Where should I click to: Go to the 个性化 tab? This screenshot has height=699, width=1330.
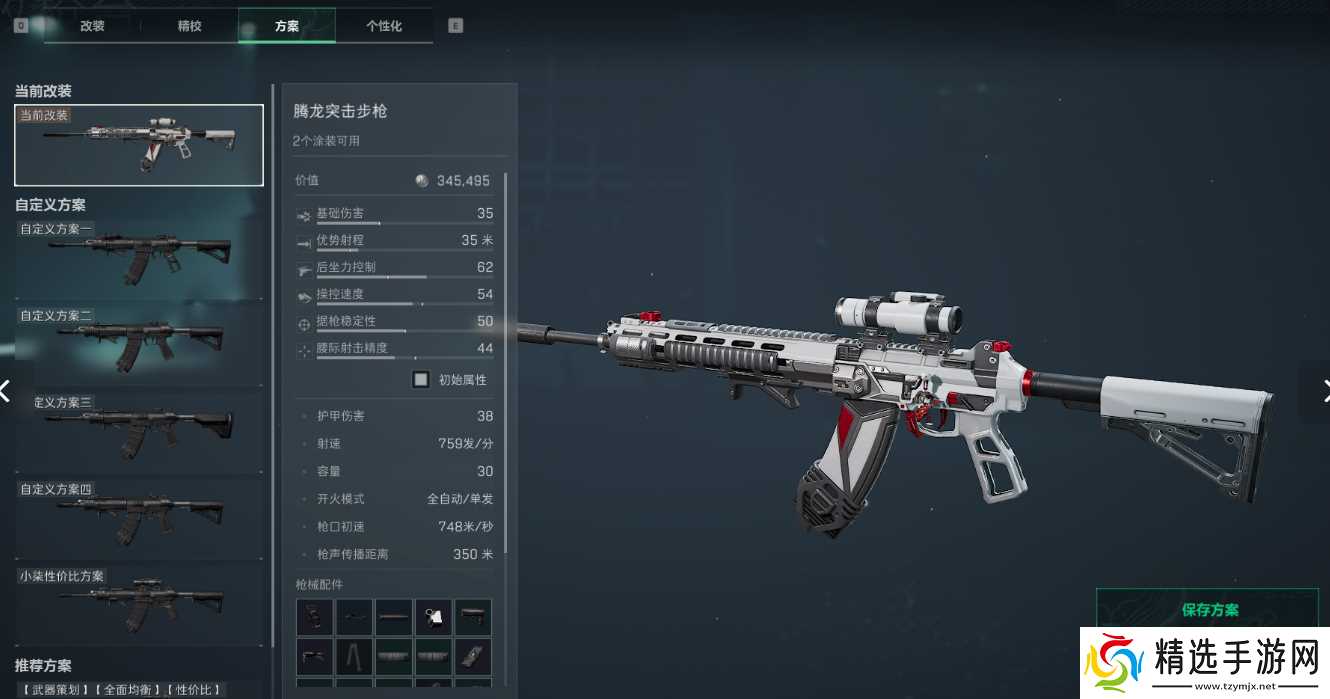point(383,26)
